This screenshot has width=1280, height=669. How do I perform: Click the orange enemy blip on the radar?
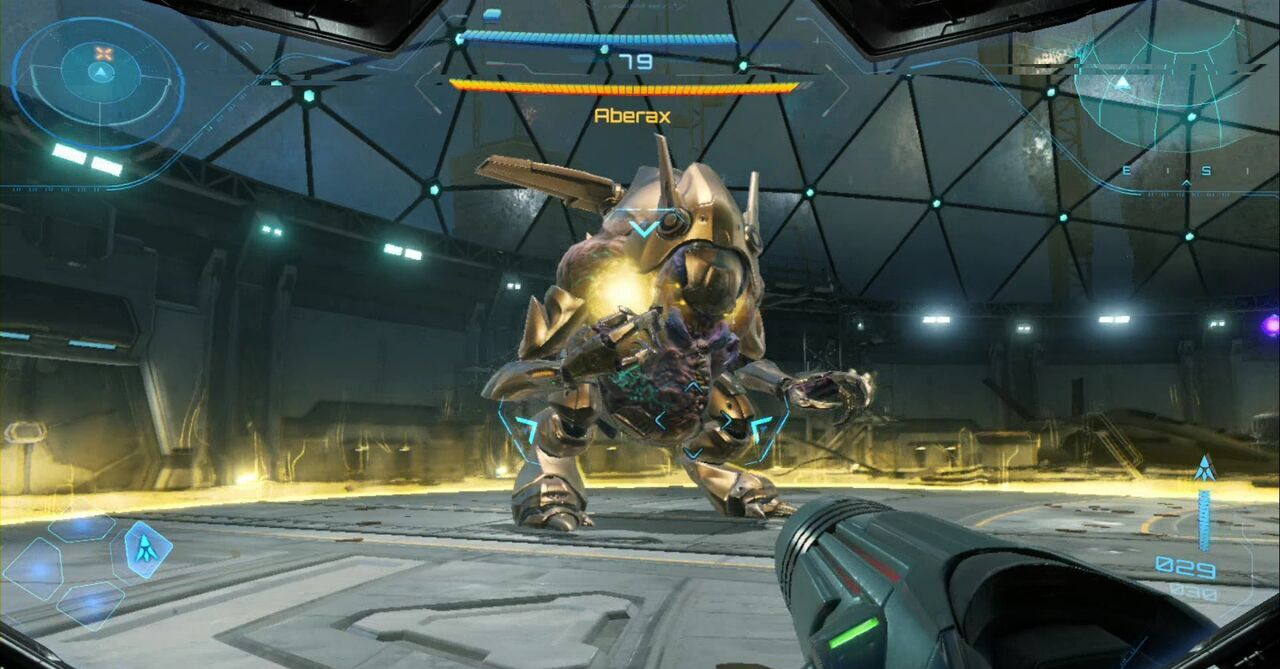tap(102, 52)
